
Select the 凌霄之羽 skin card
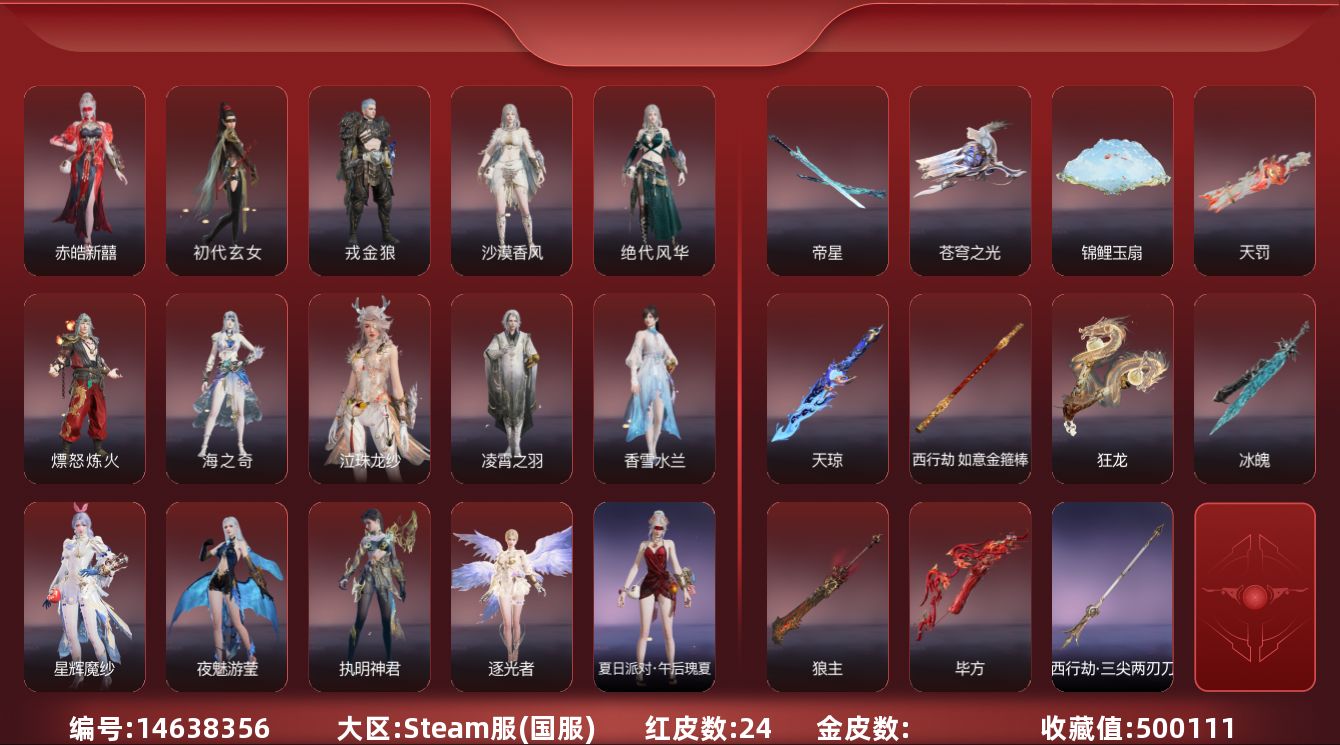tap(512, 389)
